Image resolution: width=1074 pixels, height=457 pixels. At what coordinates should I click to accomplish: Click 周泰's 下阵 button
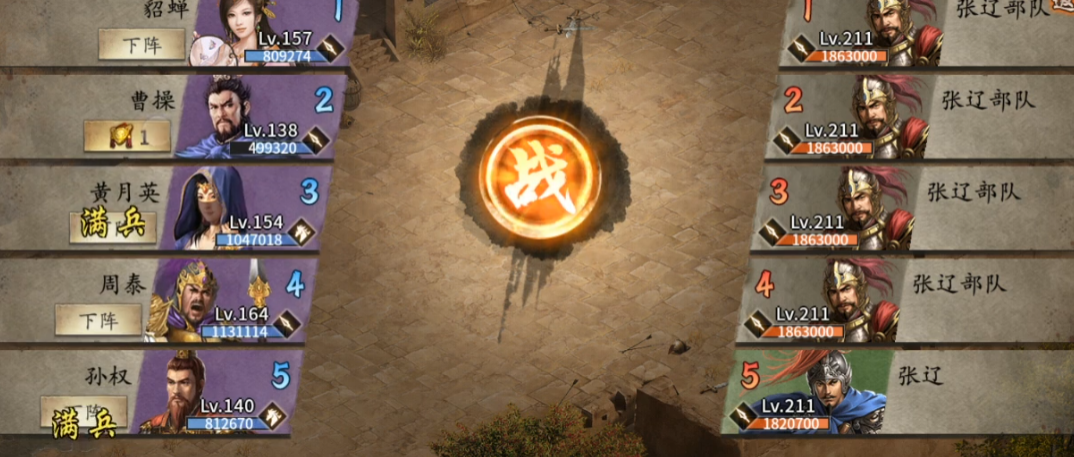[x=98, y=320]
